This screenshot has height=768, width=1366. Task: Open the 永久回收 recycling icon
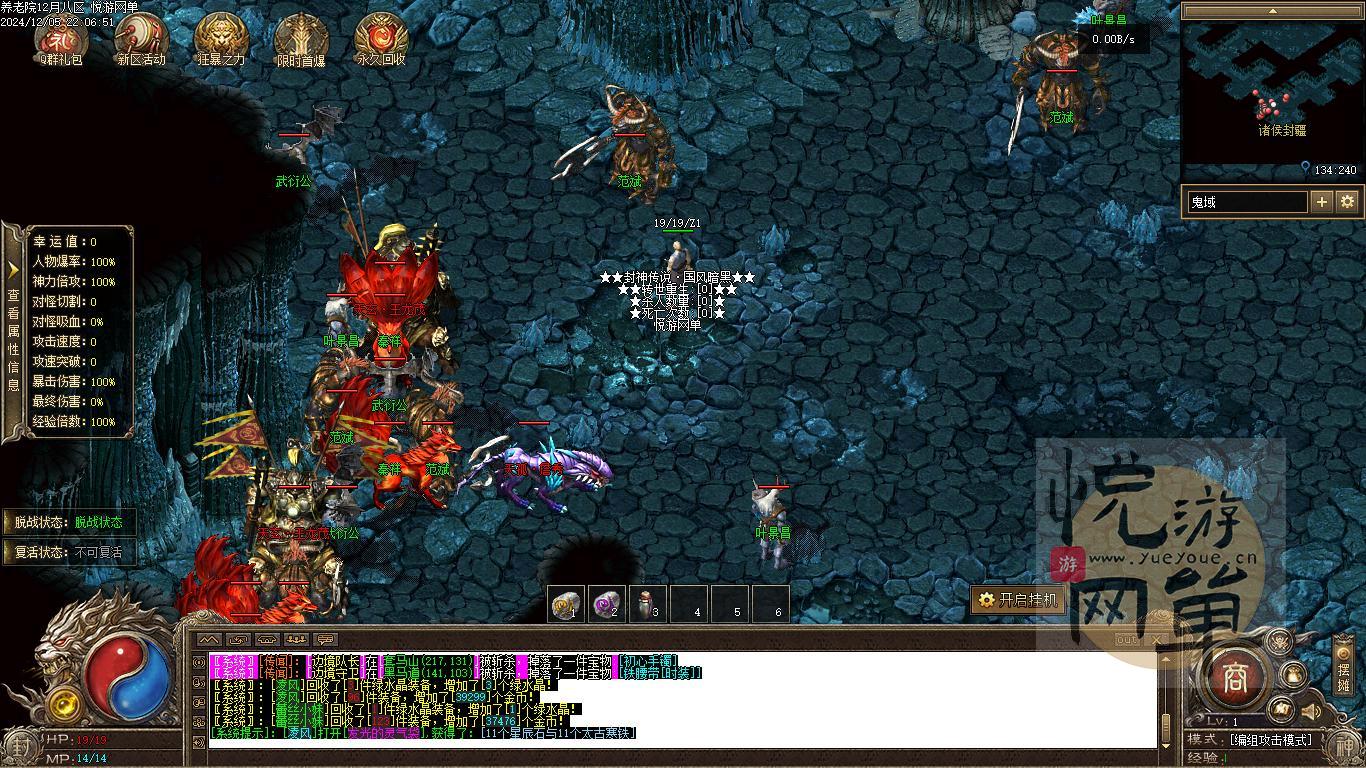pyautogui.click(x=381, y=39)
